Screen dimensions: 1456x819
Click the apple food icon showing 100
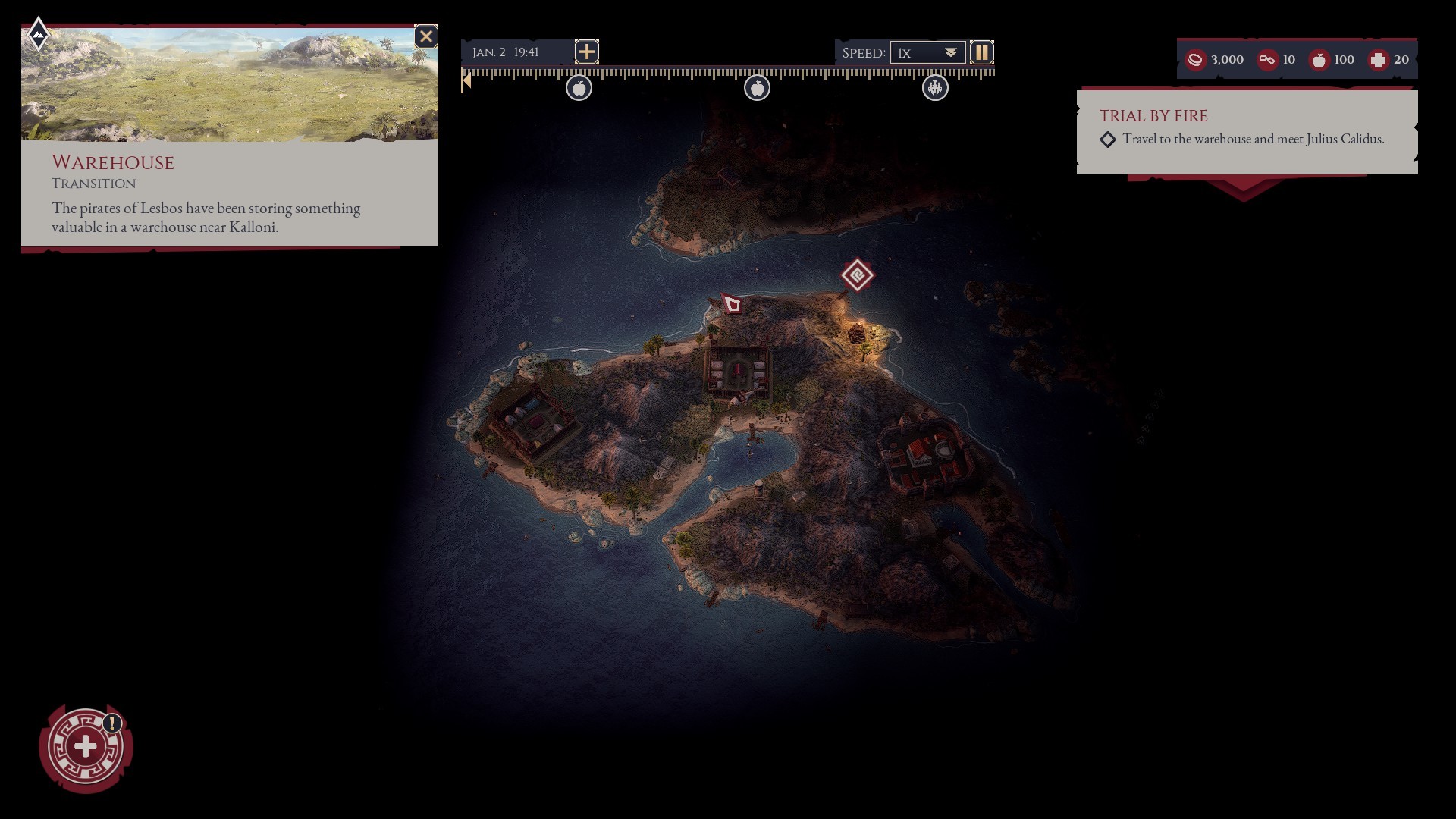pyautogui.click(x=1321, y=60)
